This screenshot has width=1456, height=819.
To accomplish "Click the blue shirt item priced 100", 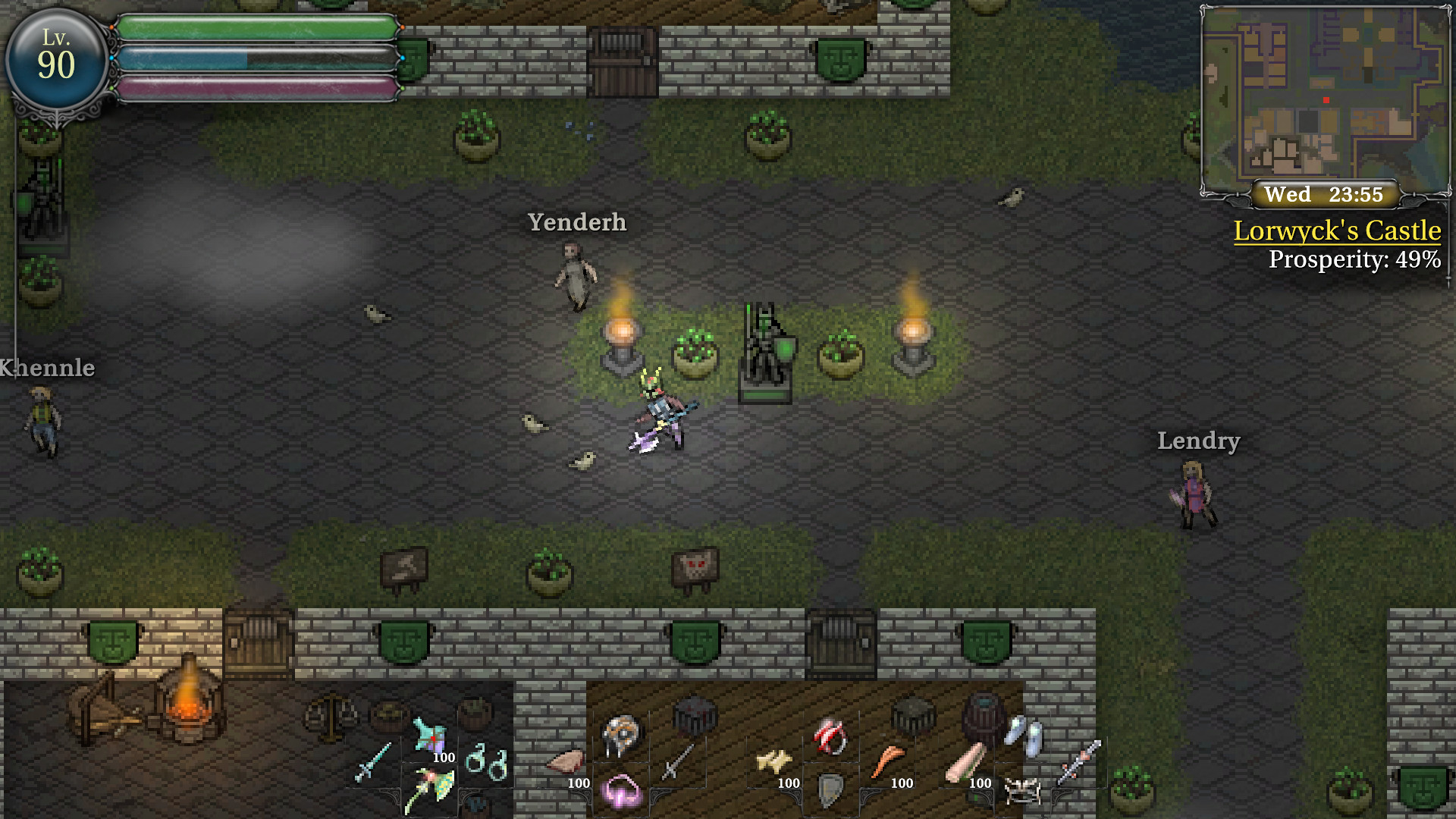I will pos(429,734).
